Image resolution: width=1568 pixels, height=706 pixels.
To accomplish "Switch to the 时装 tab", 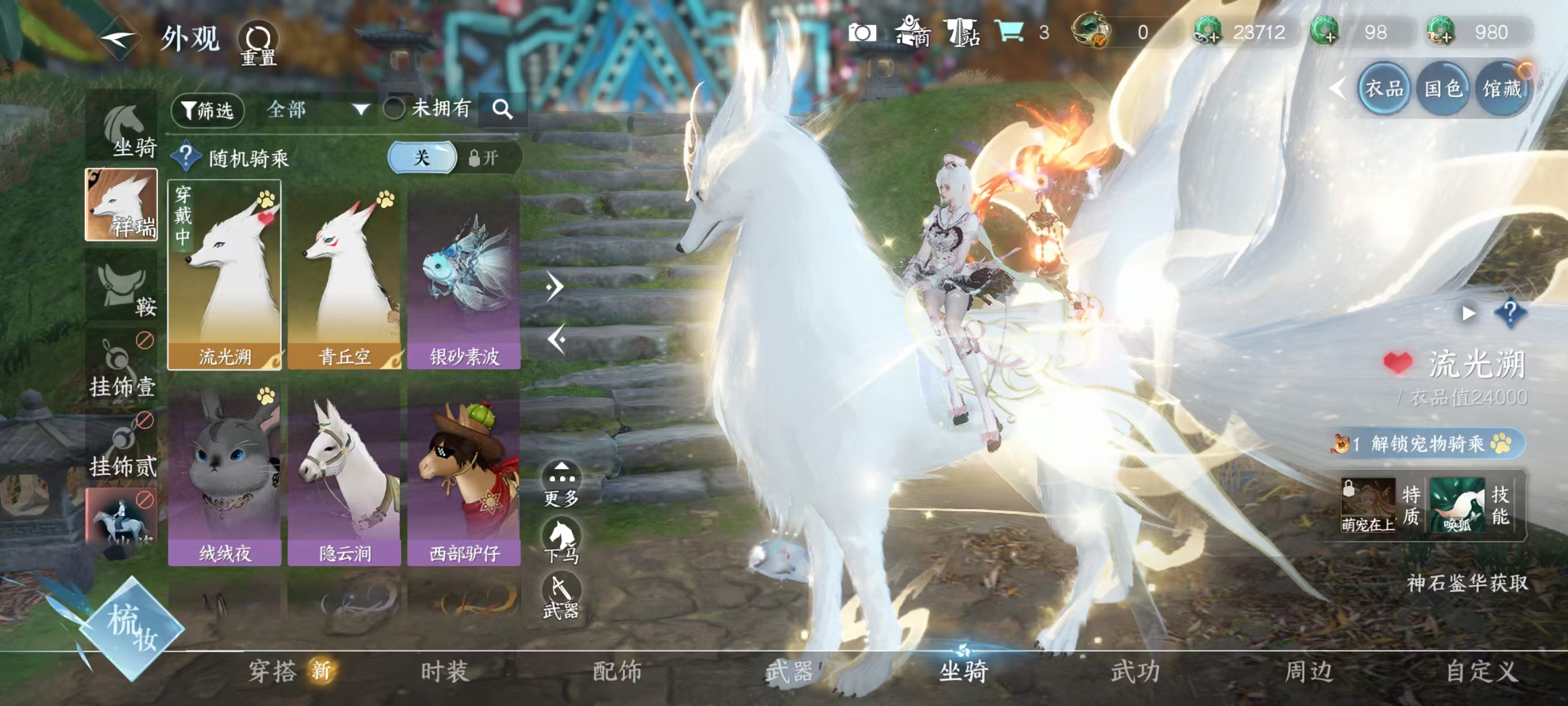I will click(x=445, y=671).
